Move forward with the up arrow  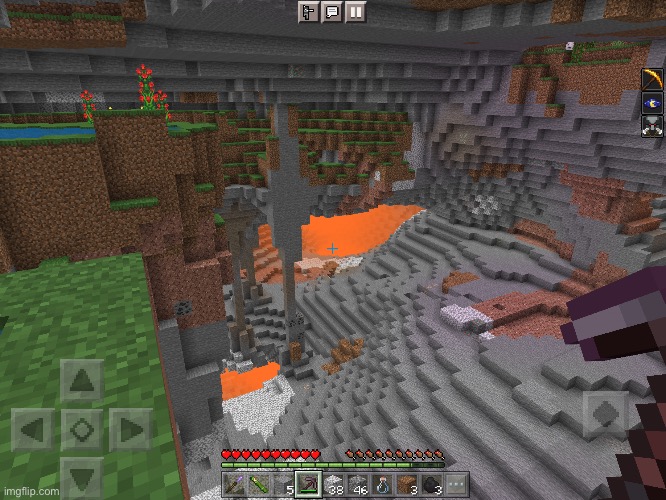(x=82, y=381)
